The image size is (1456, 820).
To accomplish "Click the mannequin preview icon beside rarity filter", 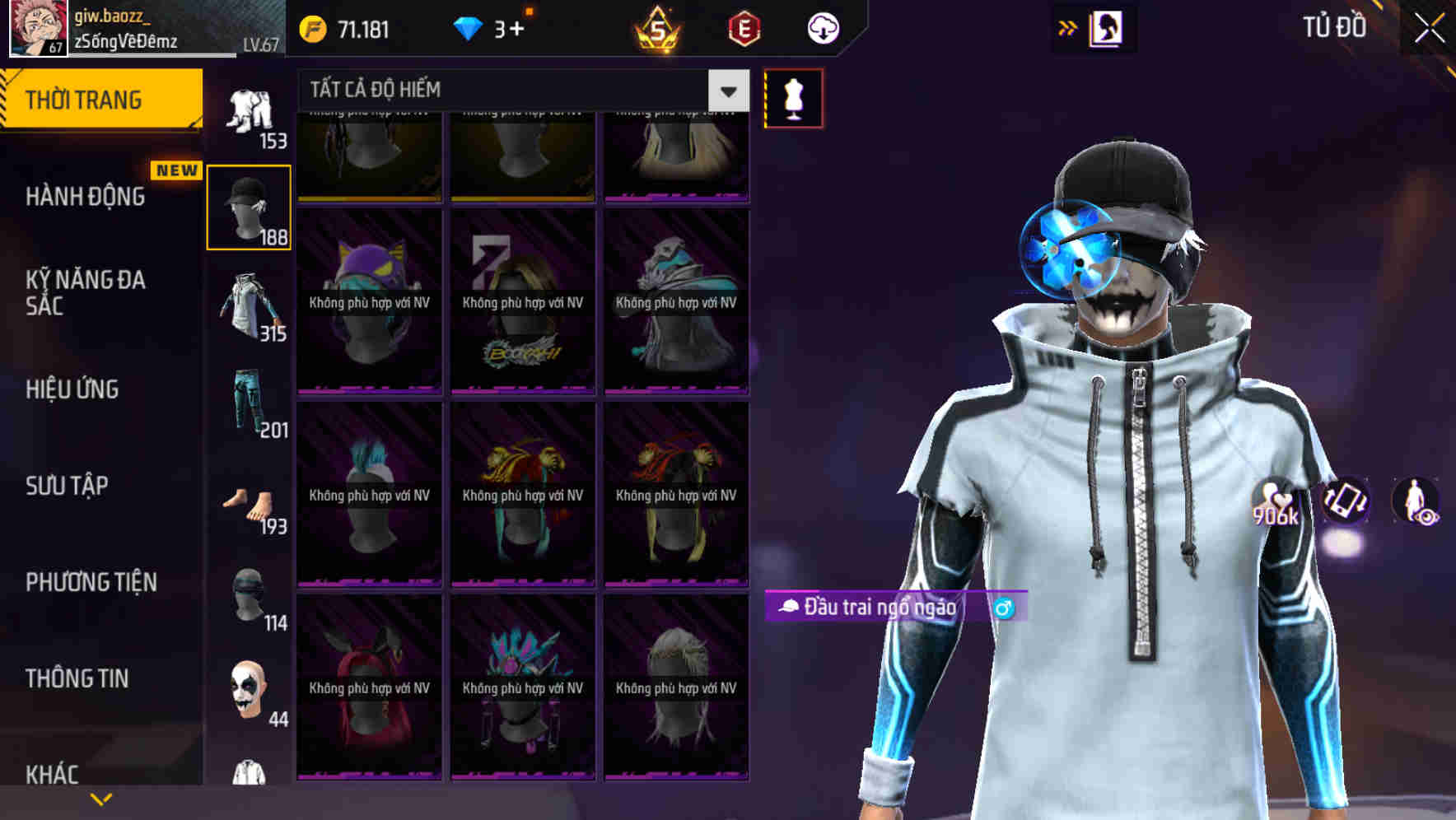I will tap(792, 96).
